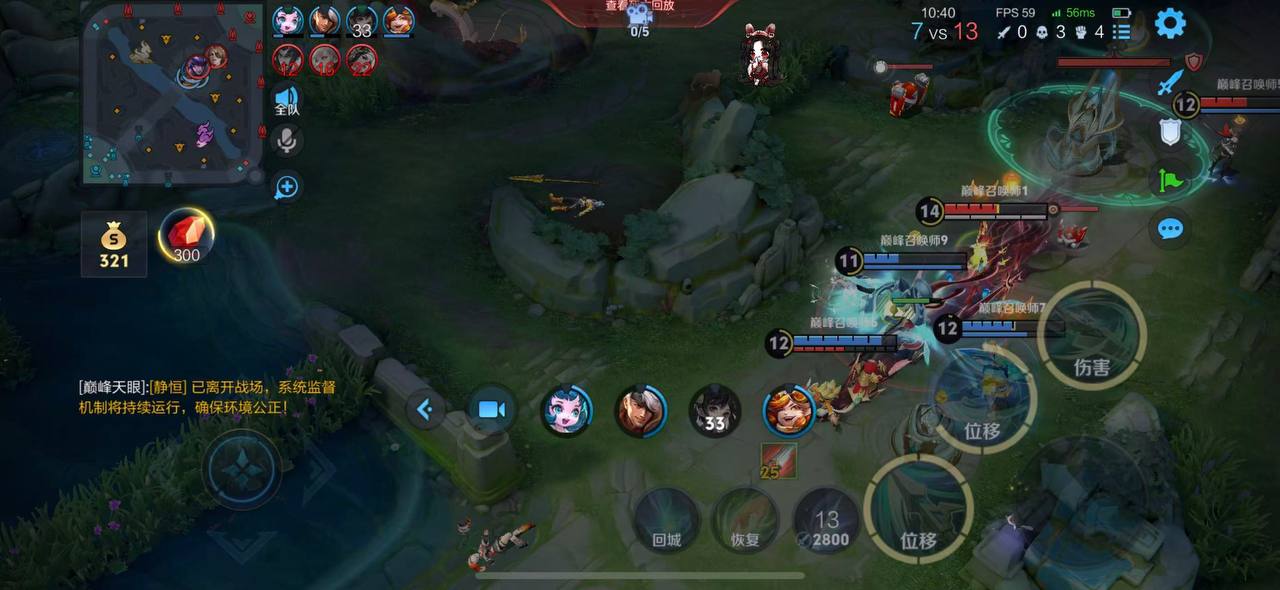Send the white shield retreat signal

1170,132
